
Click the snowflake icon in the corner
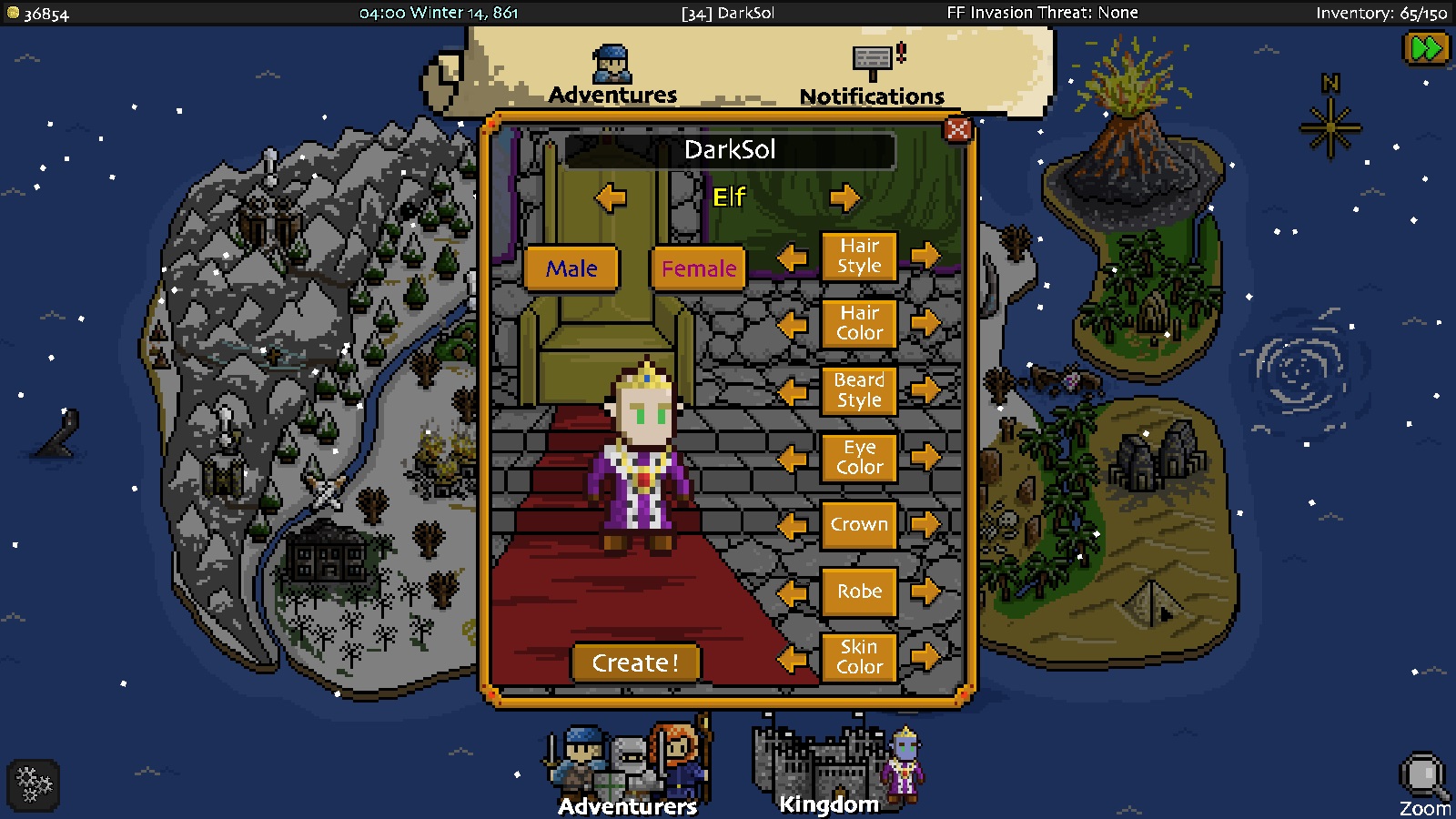coord(32,784)
